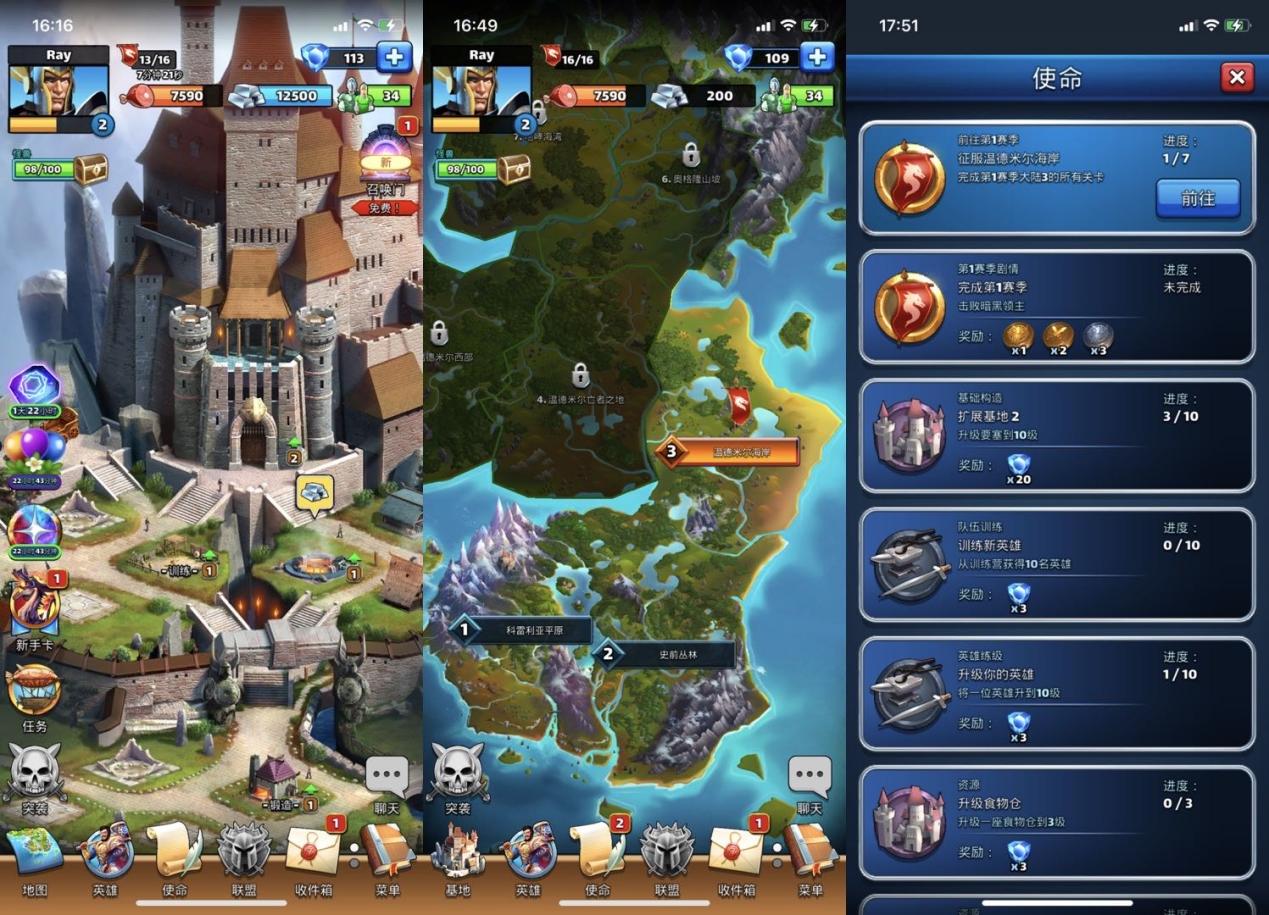This screenshot has width=1269, height=915.
Task: Open the 扩展基地 2 mission row
Action: (1056, 435)
